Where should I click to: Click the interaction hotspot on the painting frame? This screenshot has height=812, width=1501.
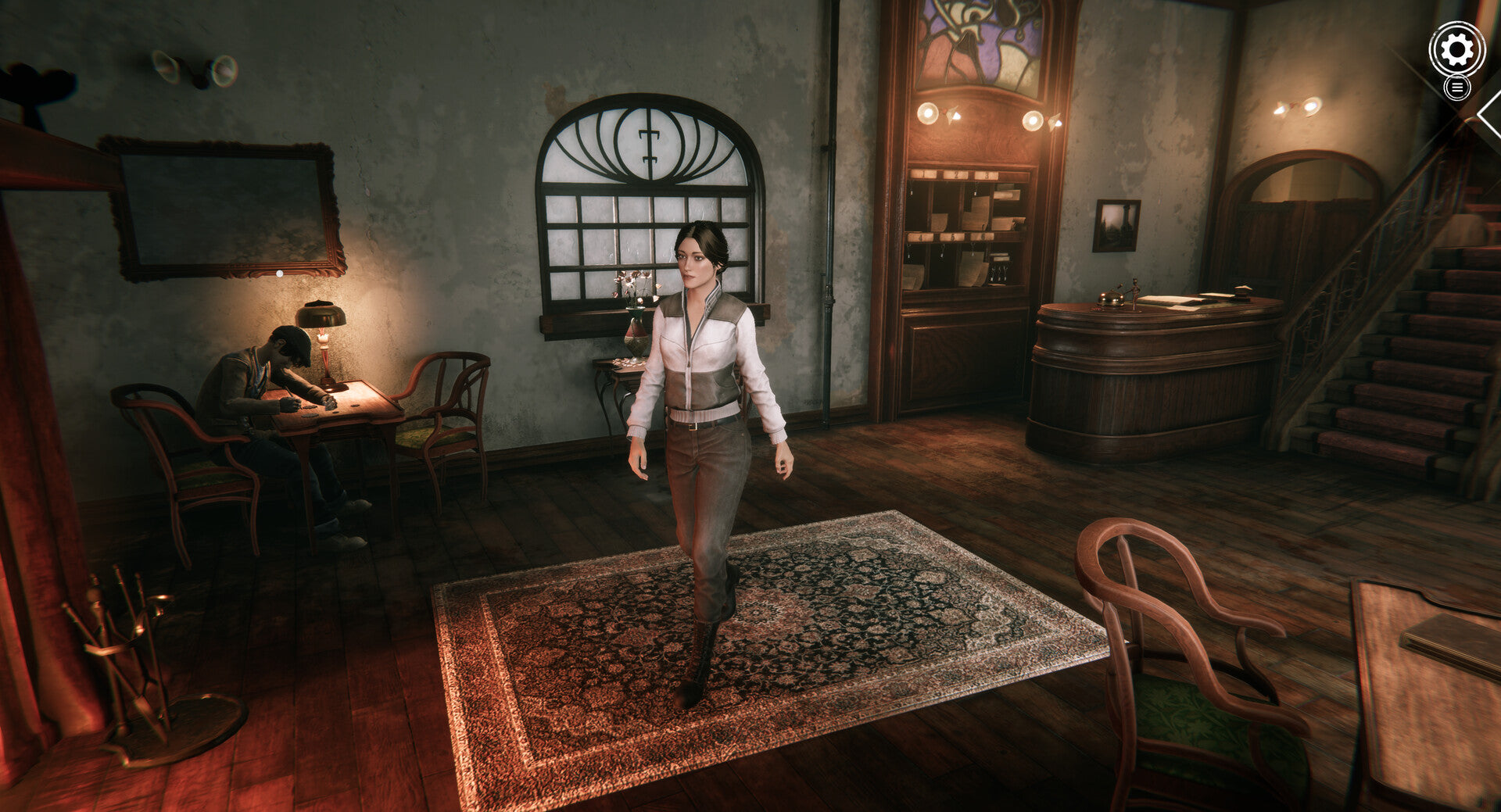click(279, 274)
